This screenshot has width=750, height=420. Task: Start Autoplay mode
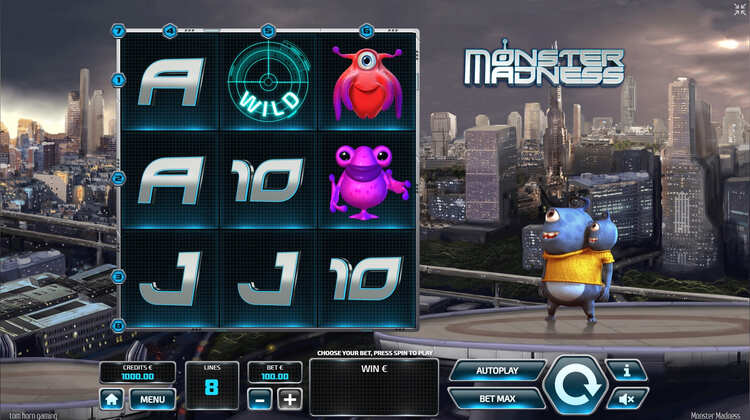coord(497,371)
